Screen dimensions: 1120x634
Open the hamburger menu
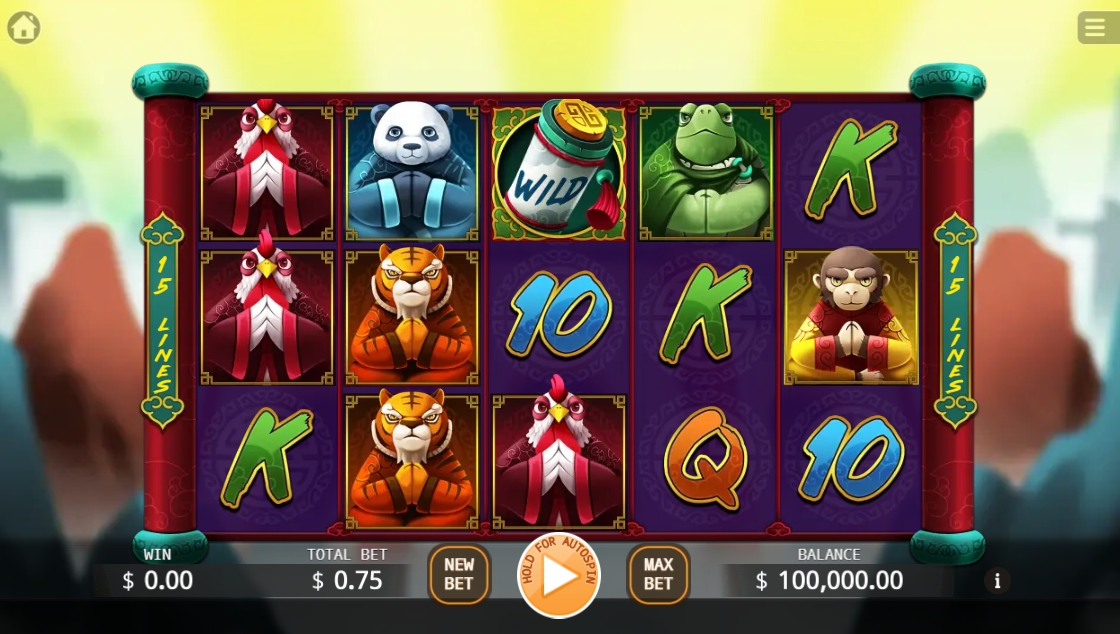1097,27
